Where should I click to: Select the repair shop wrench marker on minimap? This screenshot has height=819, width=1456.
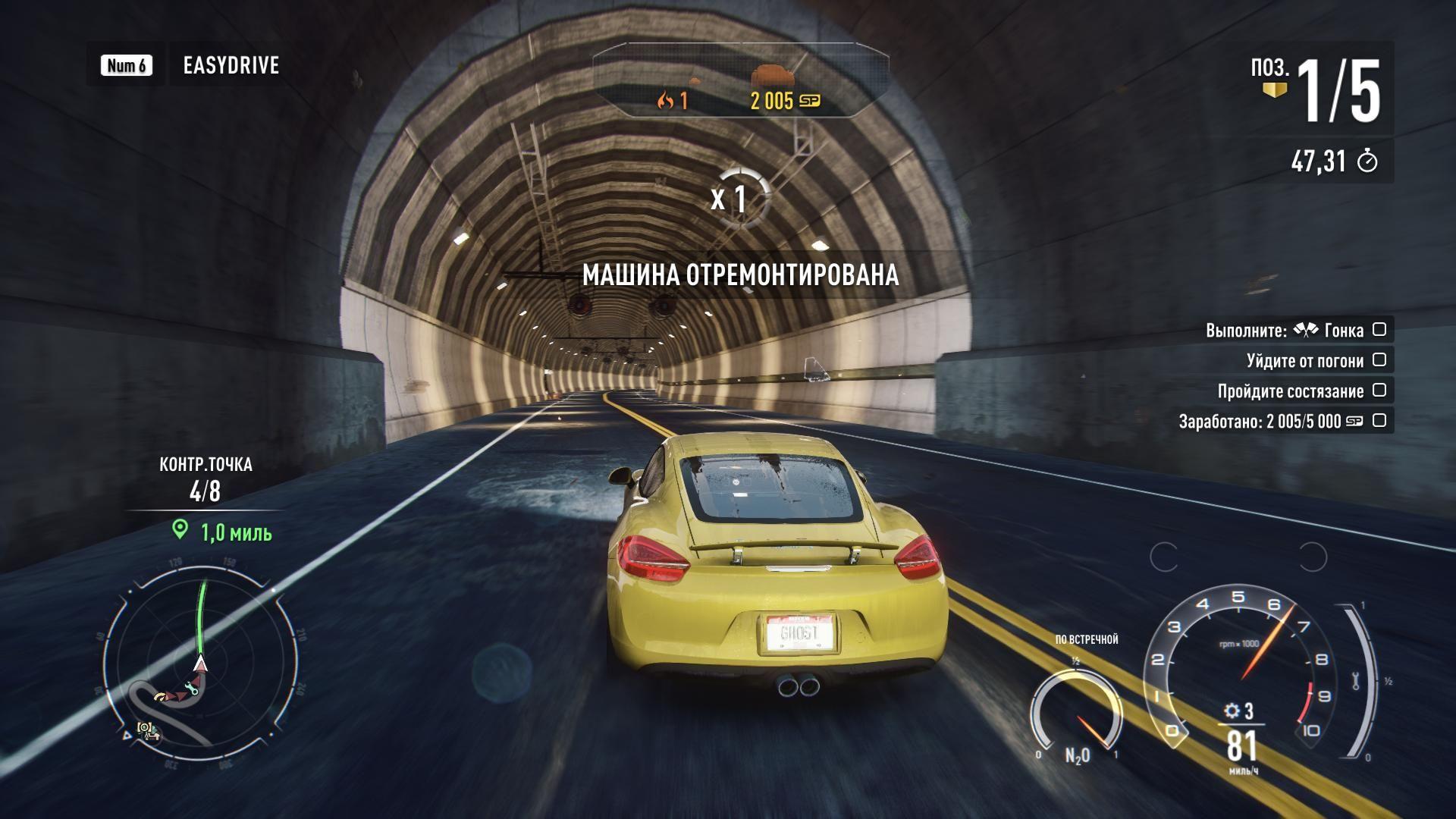[x=190, y=689]
